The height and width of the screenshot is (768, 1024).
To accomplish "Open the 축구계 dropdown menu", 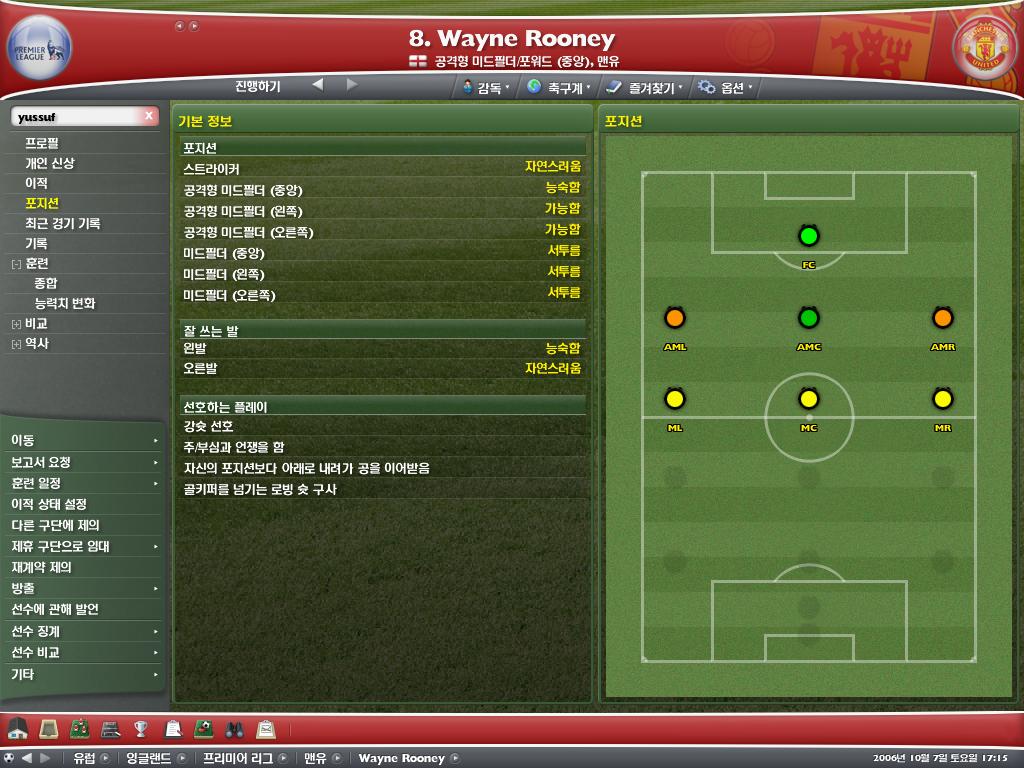I will click(x=558, y=87).
